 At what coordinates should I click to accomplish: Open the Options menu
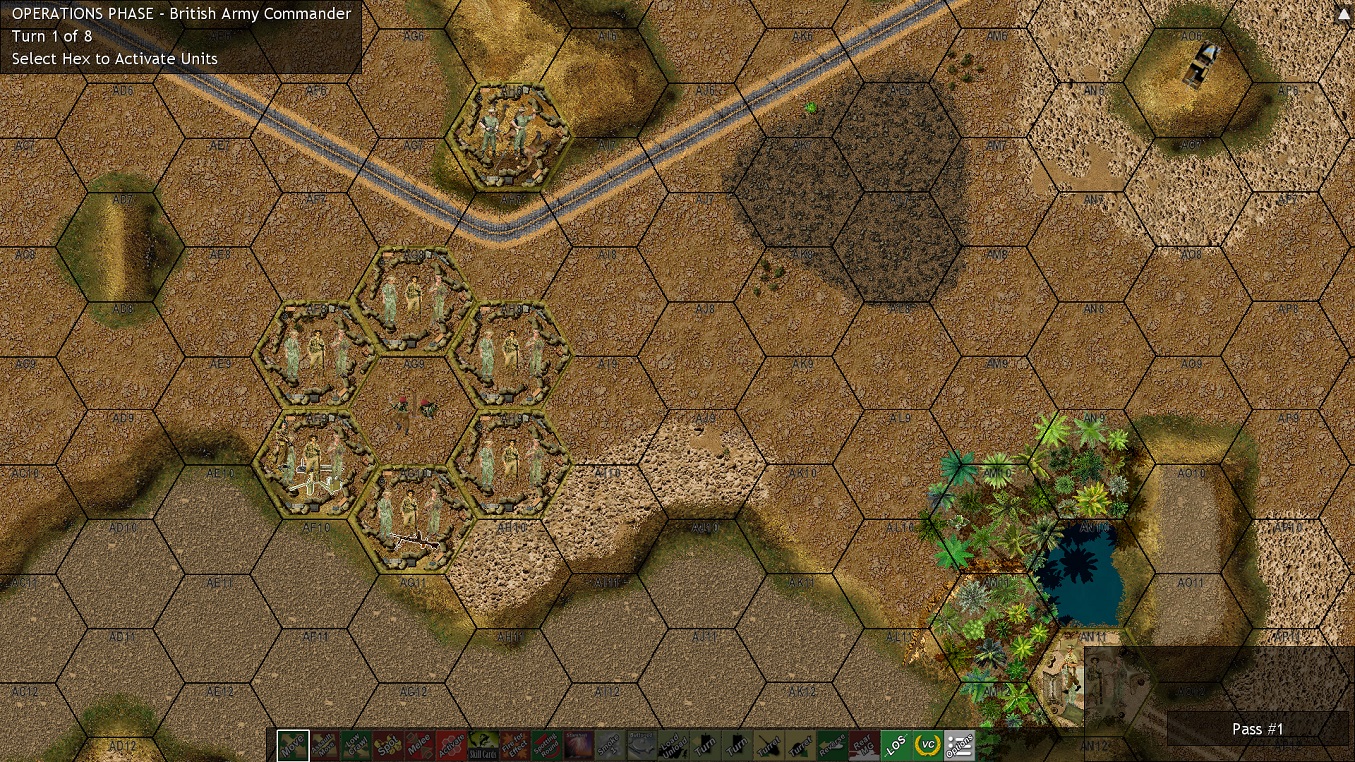coord(959,745)
